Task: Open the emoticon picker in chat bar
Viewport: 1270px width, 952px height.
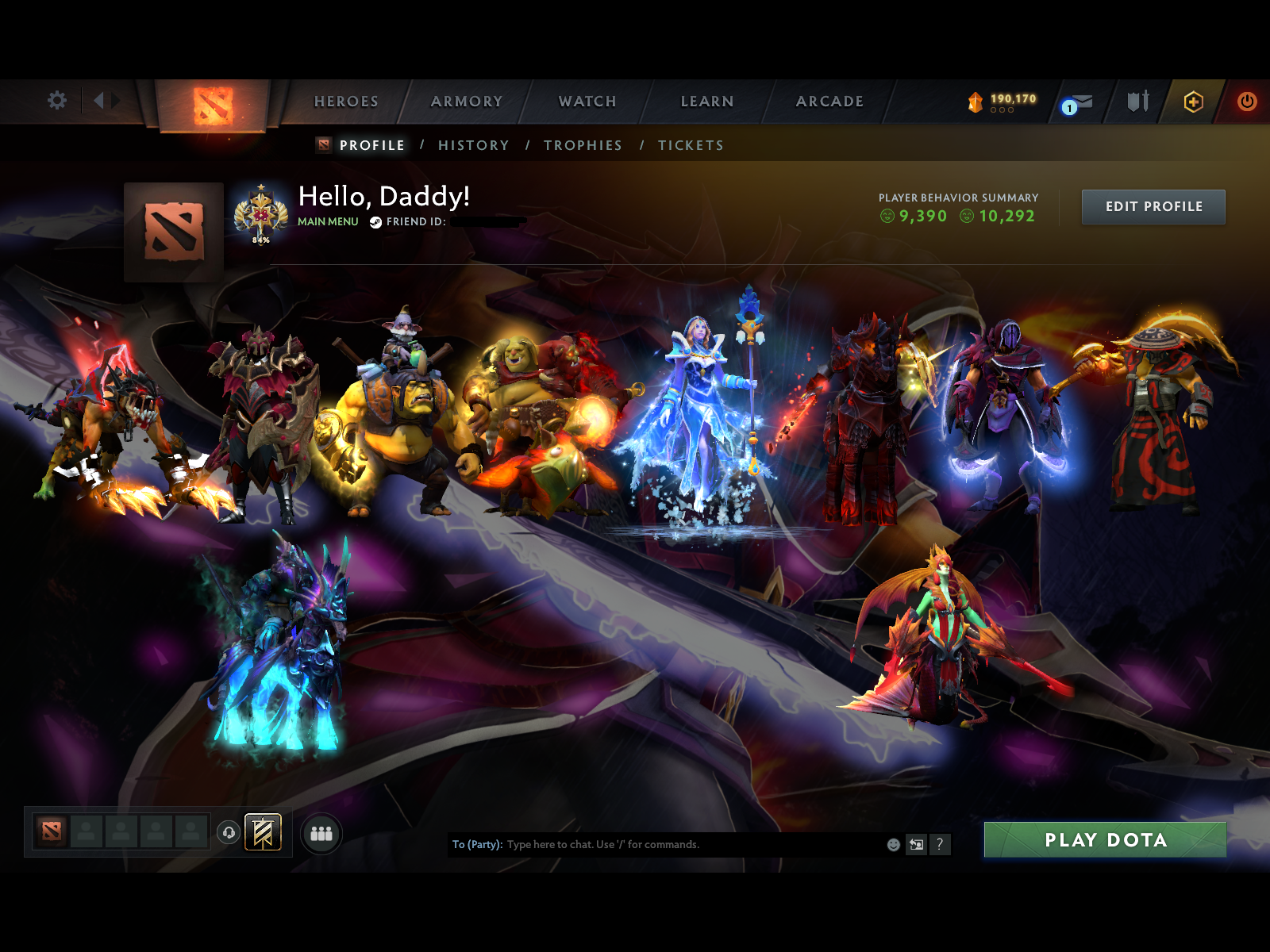Action: [893, 845]
